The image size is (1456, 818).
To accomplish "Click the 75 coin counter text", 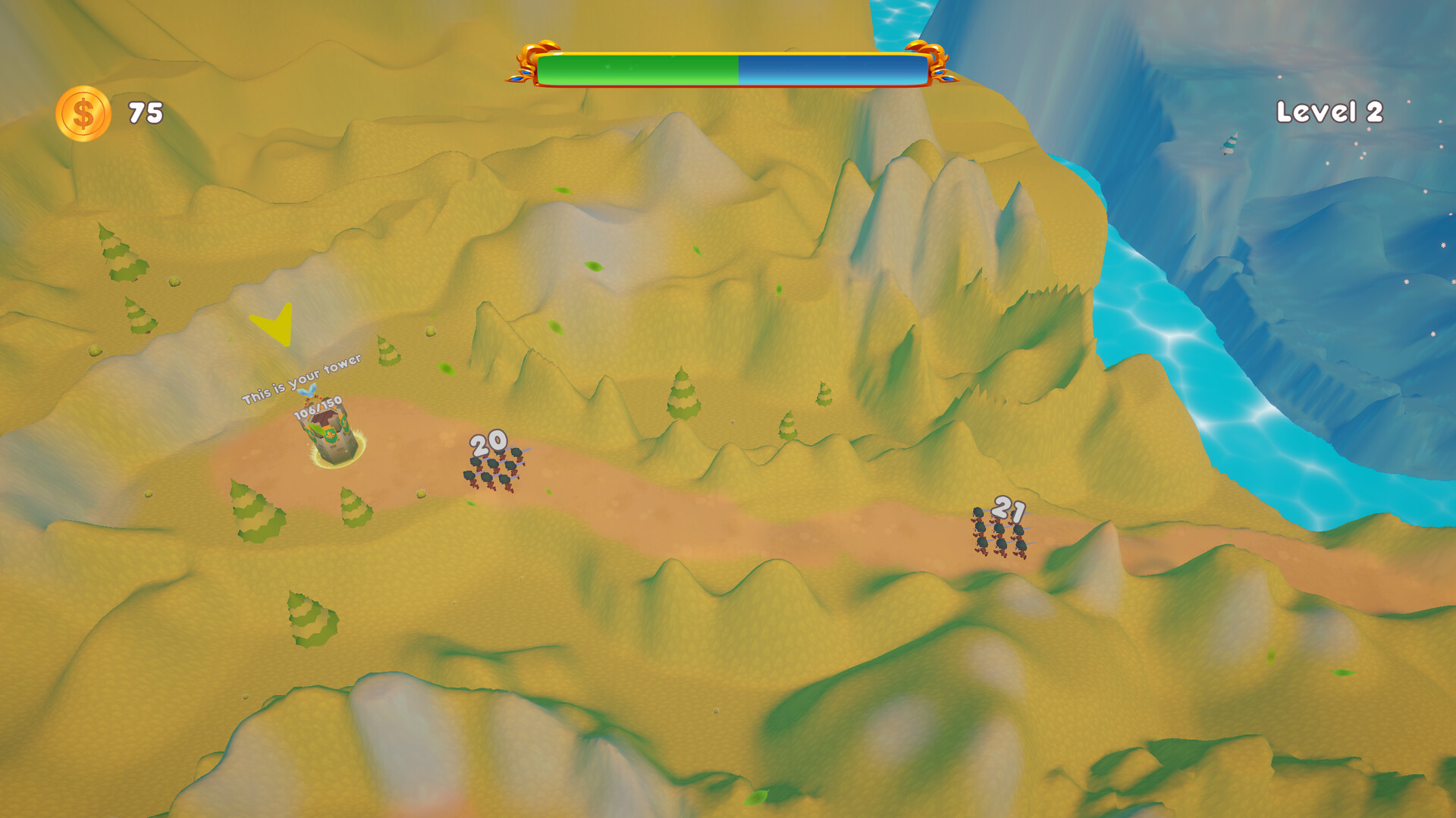I will (x=145, y=111).
